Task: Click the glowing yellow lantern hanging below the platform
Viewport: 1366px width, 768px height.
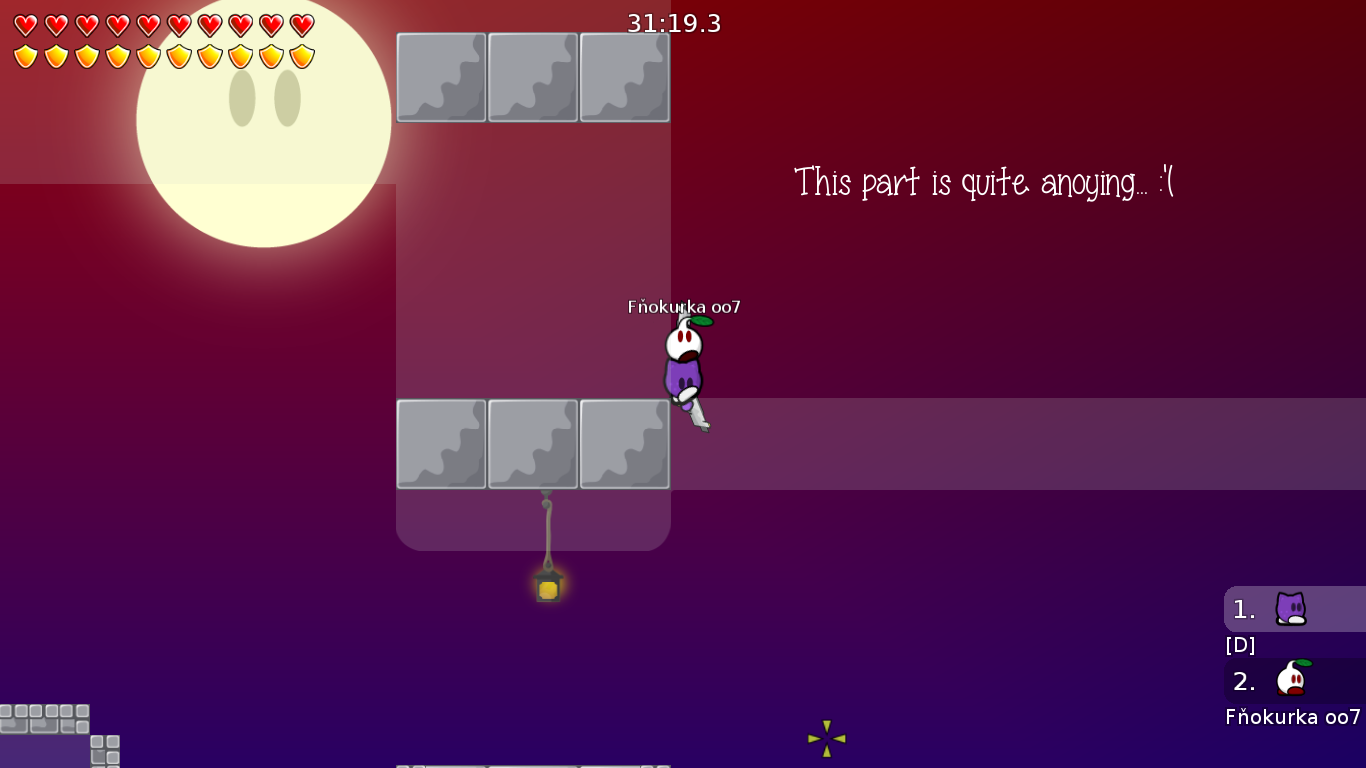Action: click(547, 590)
